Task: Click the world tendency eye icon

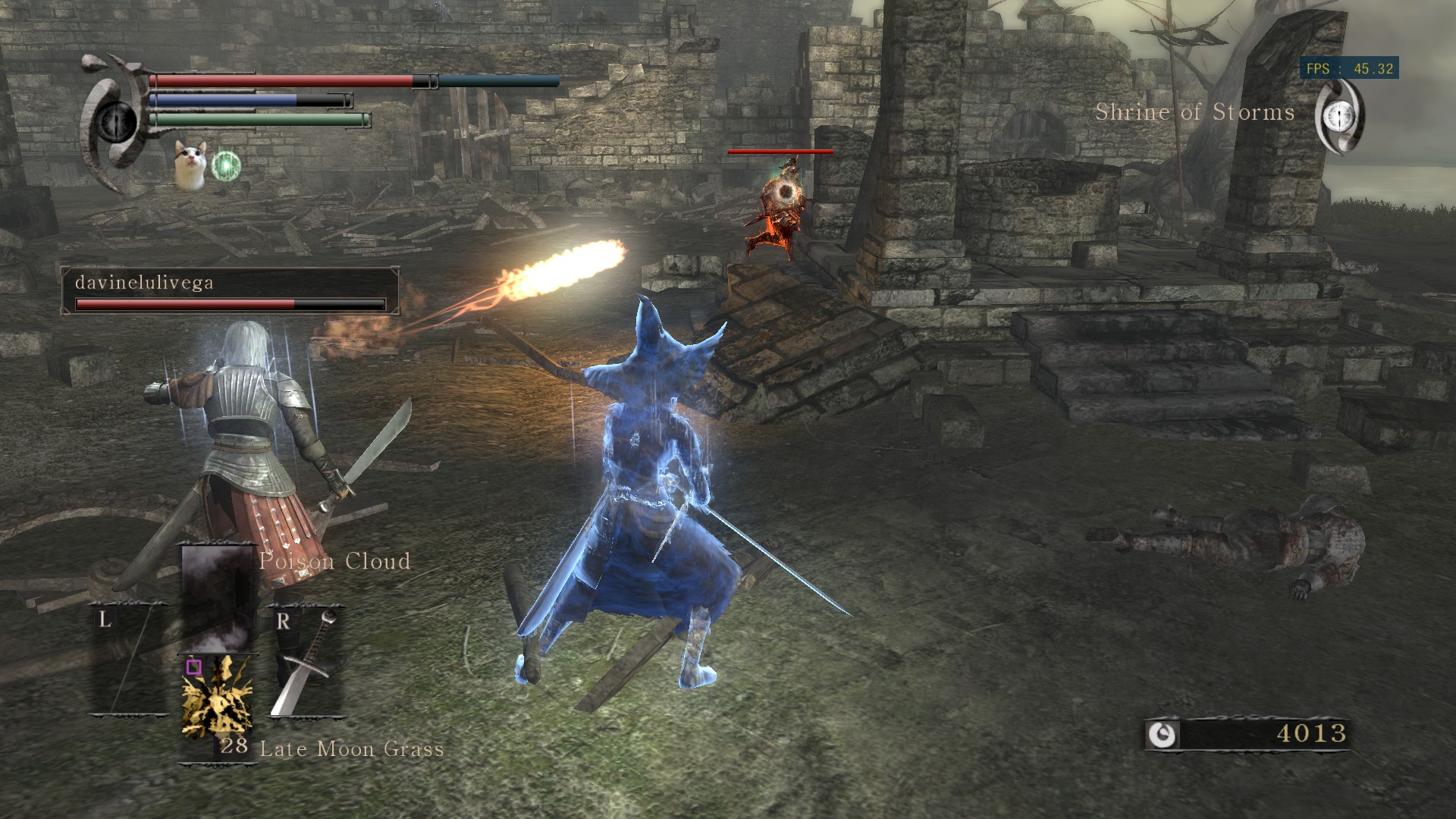Action: pyautogui.click(x=1340, y=116)
